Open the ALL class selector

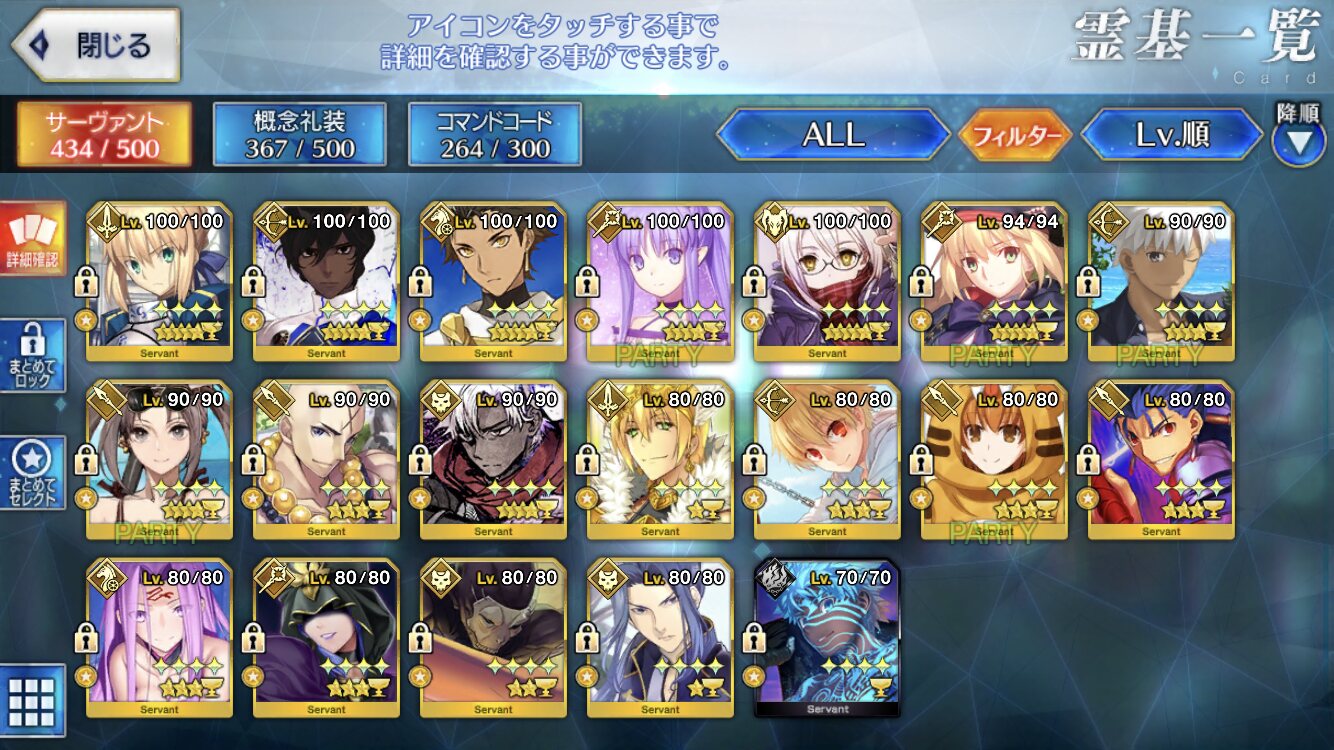coord(833,135)
